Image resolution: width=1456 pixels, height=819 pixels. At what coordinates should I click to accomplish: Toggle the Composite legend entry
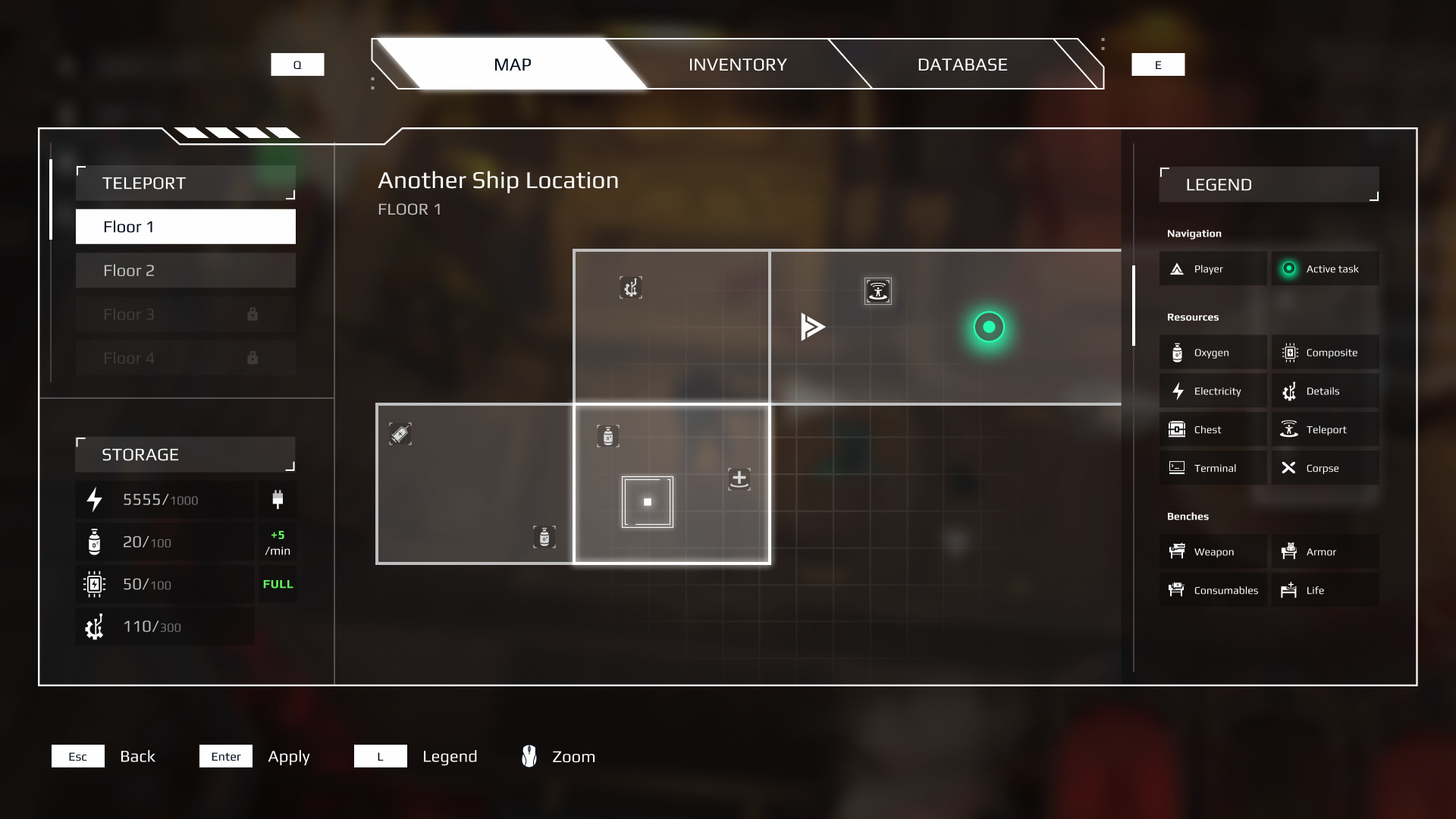pos(1324,353)
